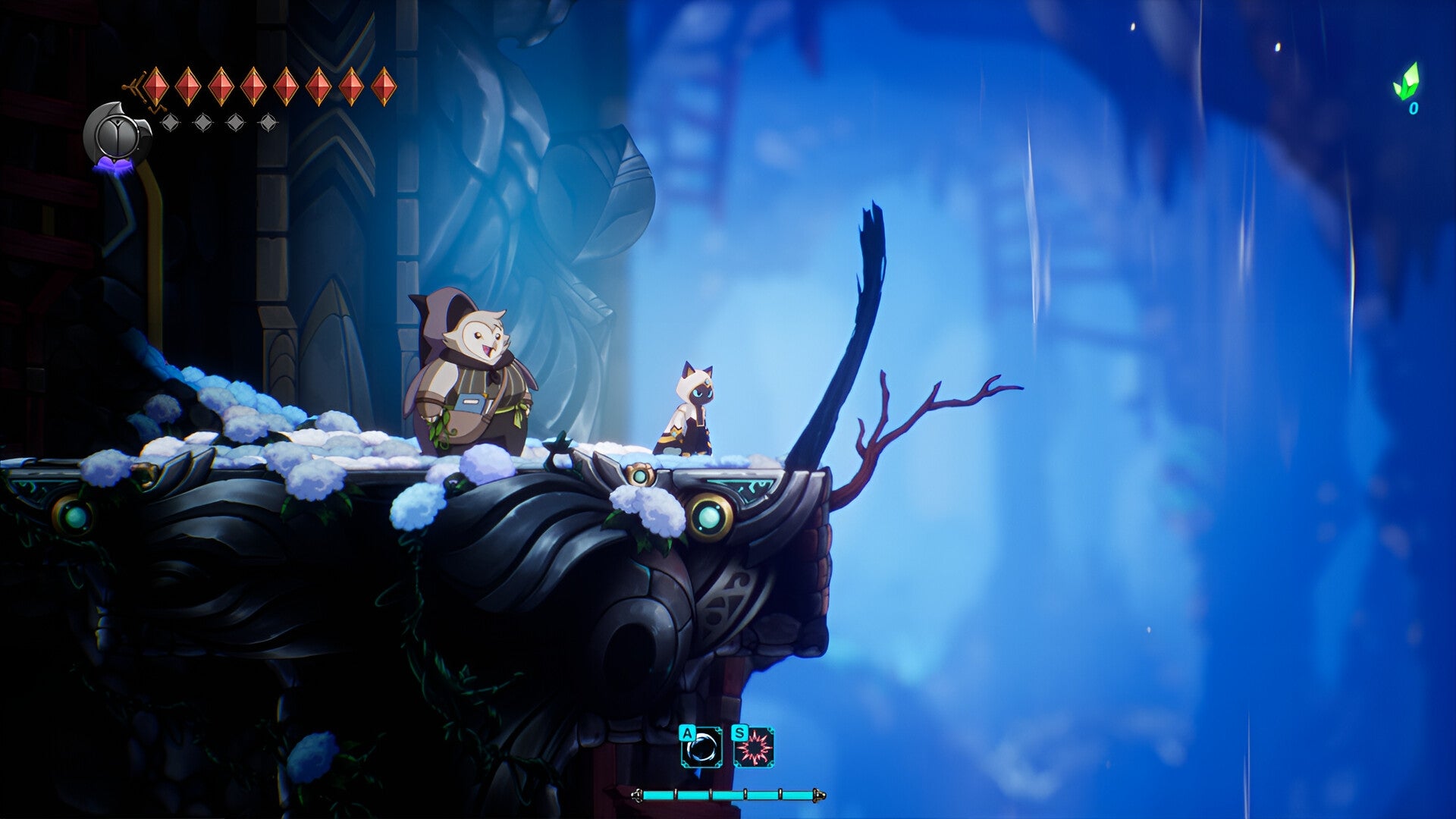Click the A keybind label on the ability slot
Image resolution: width=1456 pixels, height=819 pixels.
[688, 733]
